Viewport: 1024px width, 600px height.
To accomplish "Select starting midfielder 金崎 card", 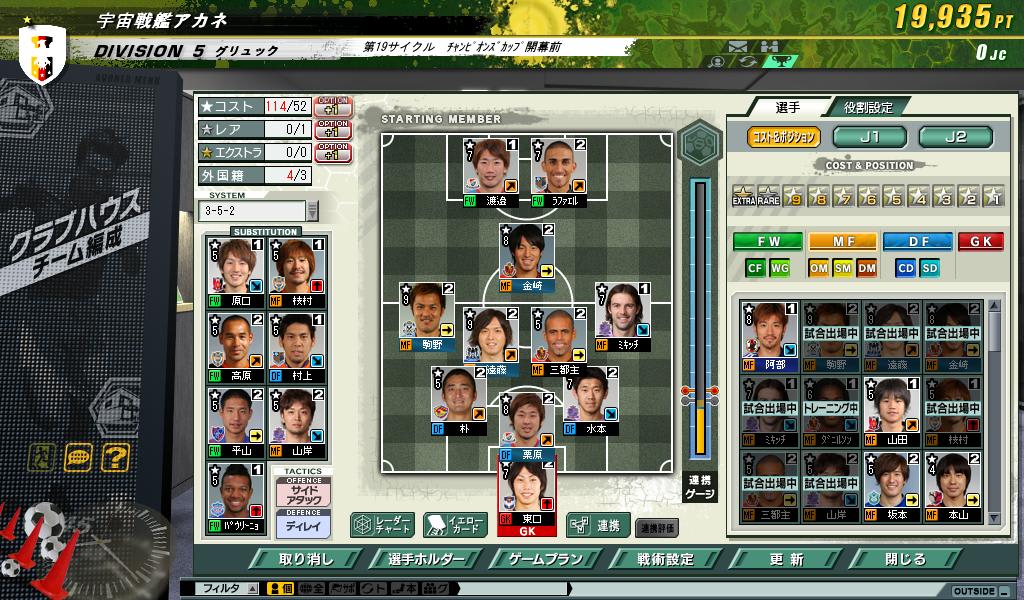I will click(529, 258).
